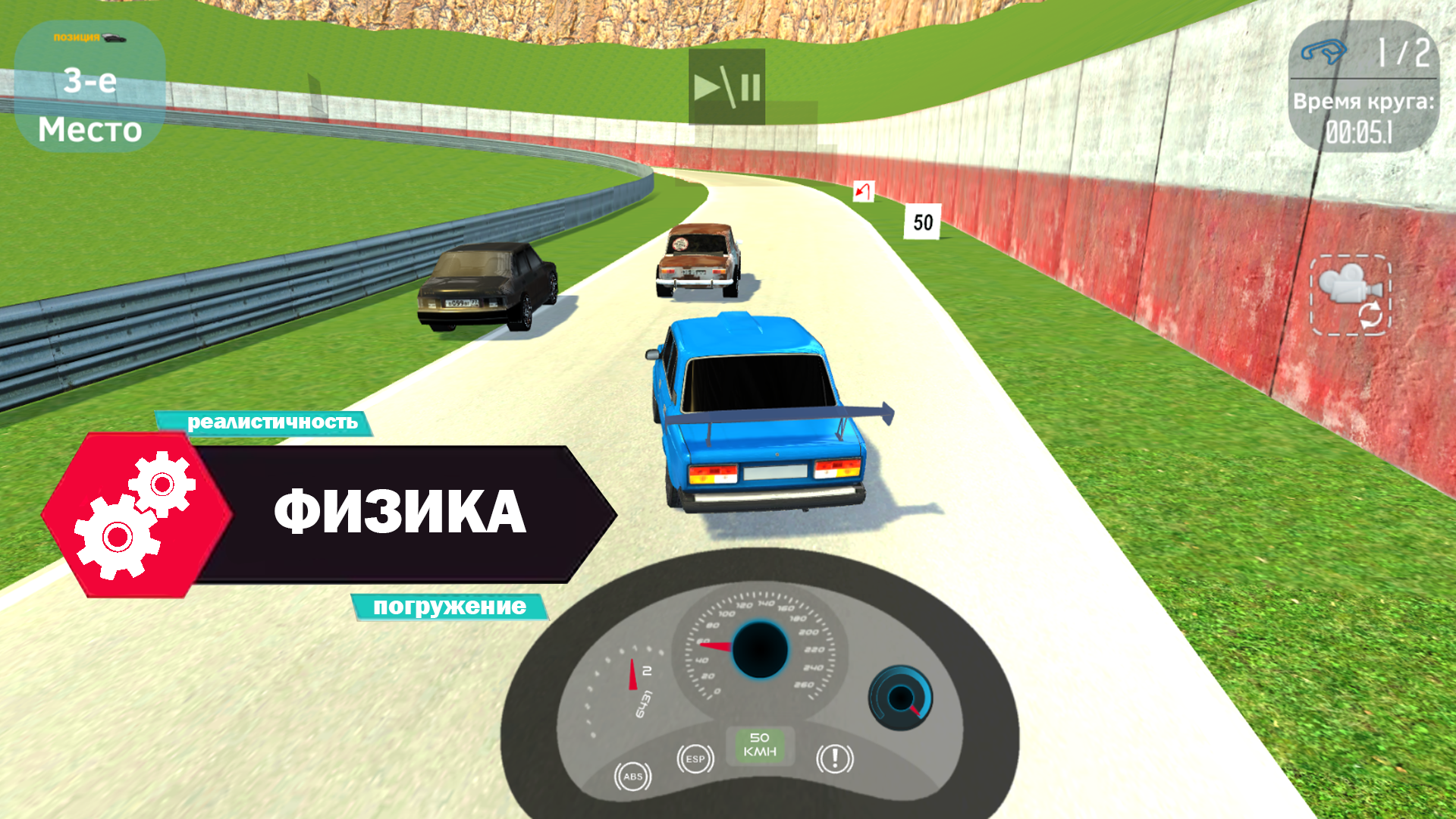
Task: Click the 1/2 lap counter
Action: click(x=1404, y=53)
